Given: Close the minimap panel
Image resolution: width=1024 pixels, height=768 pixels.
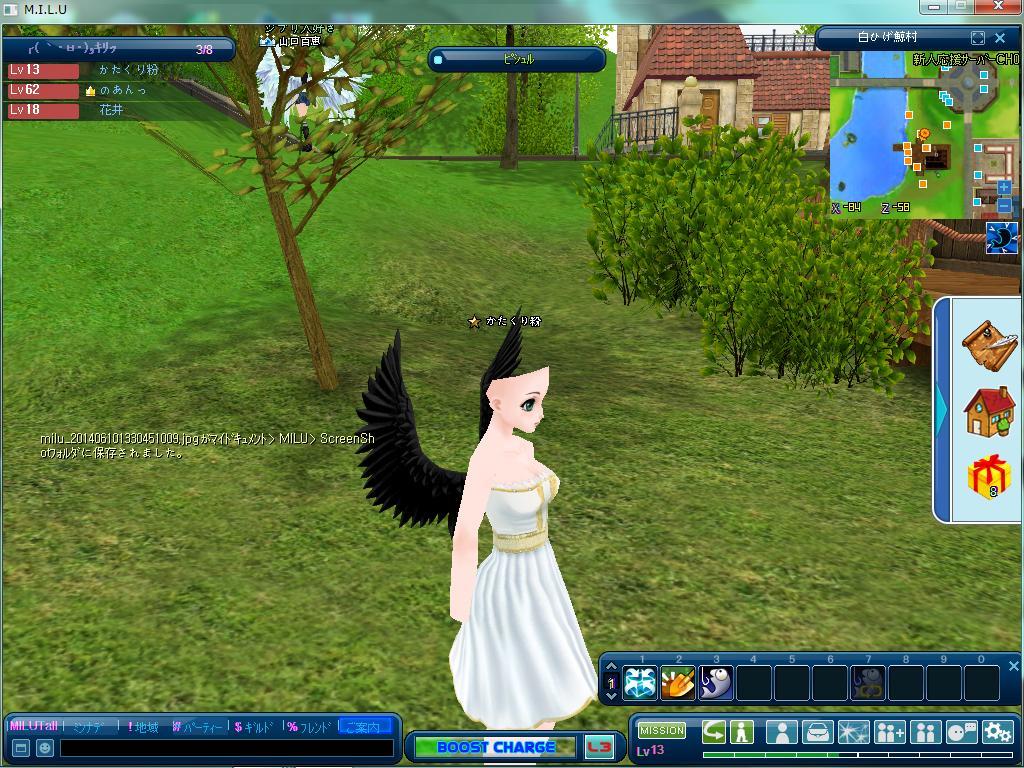Looking at the screenshot, I should click(1000, 38).
